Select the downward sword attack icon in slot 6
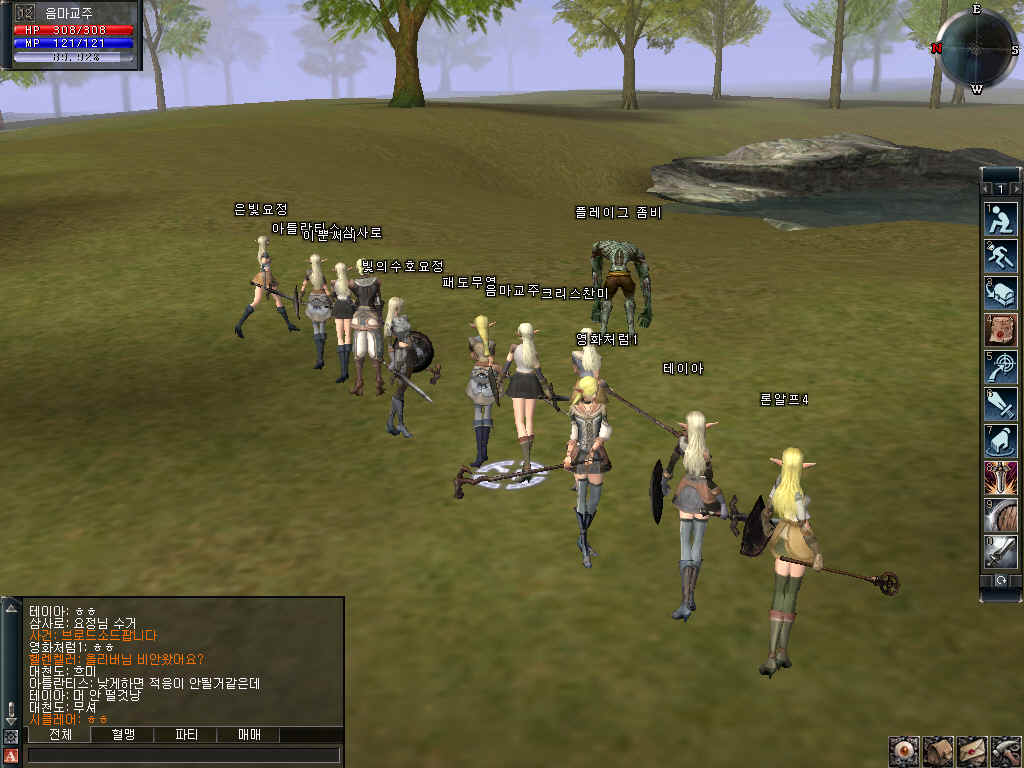The width and height of the screenshot is (1024, 768). click(x=1001, y=404)
